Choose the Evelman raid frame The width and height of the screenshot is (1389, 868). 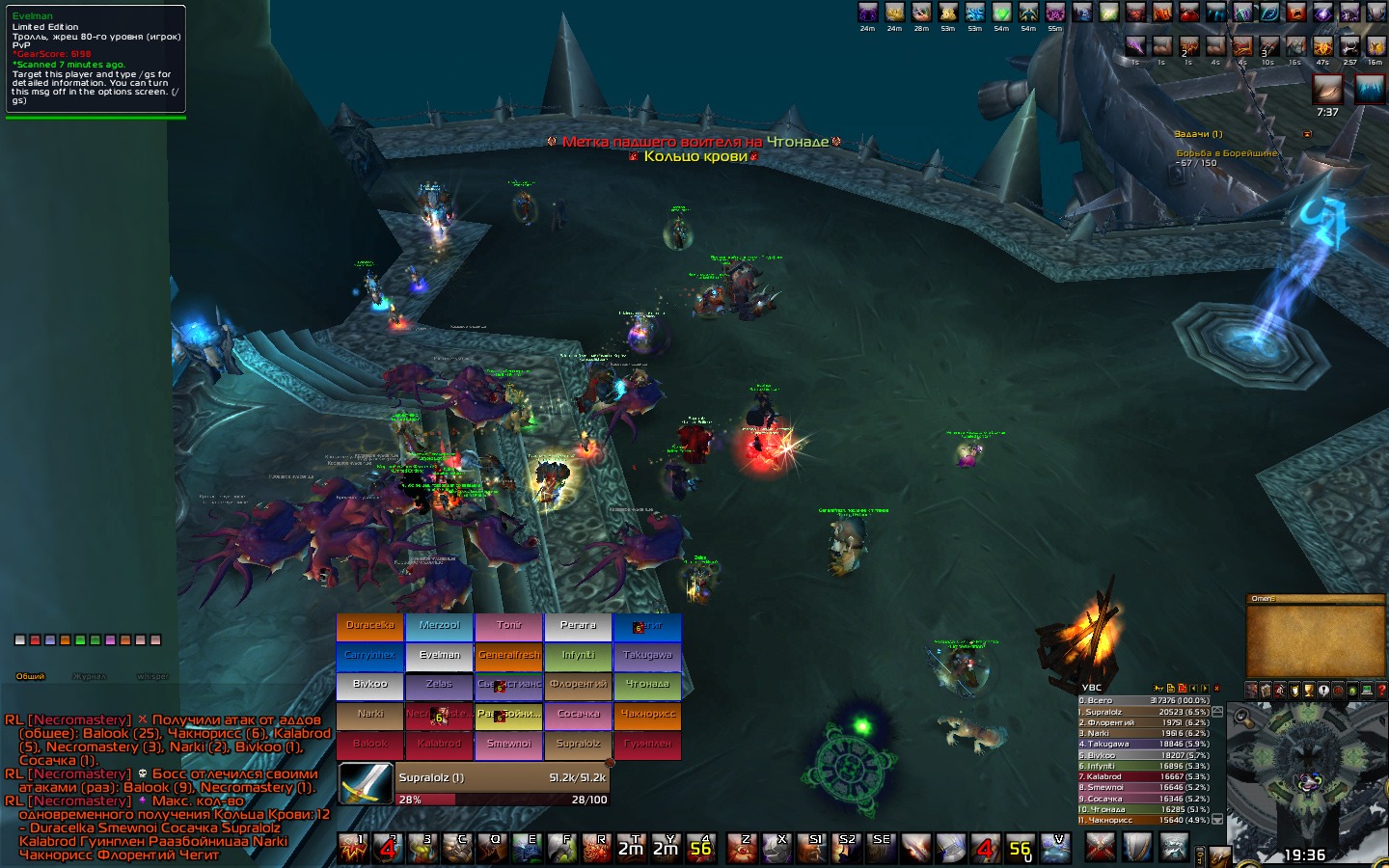(x=440, y=657)
